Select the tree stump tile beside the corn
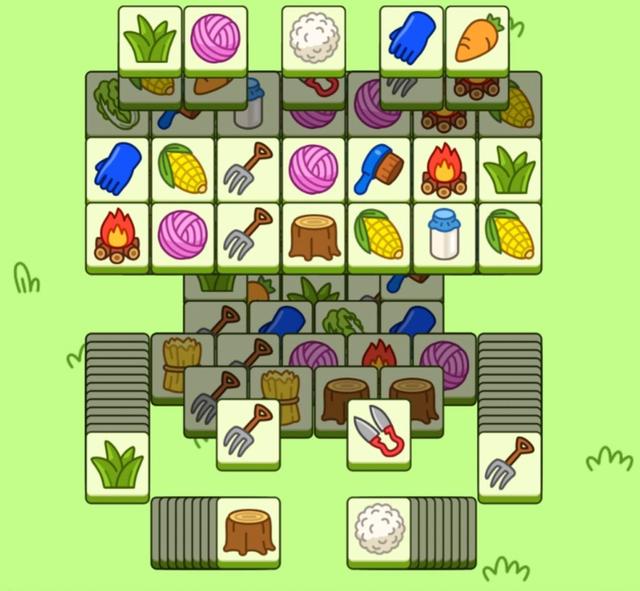 point(314,236)
